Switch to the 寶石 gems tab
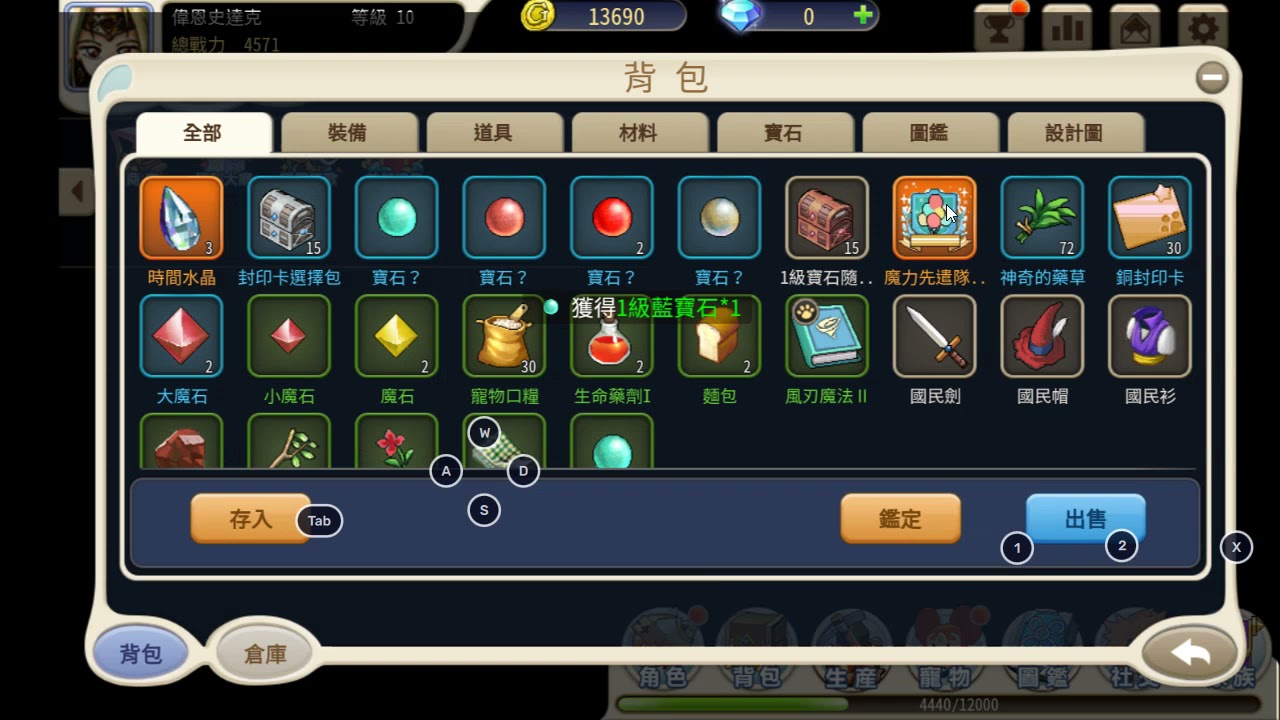Image resolution: width=1280 pixels, height=720 pixels. 784,133
